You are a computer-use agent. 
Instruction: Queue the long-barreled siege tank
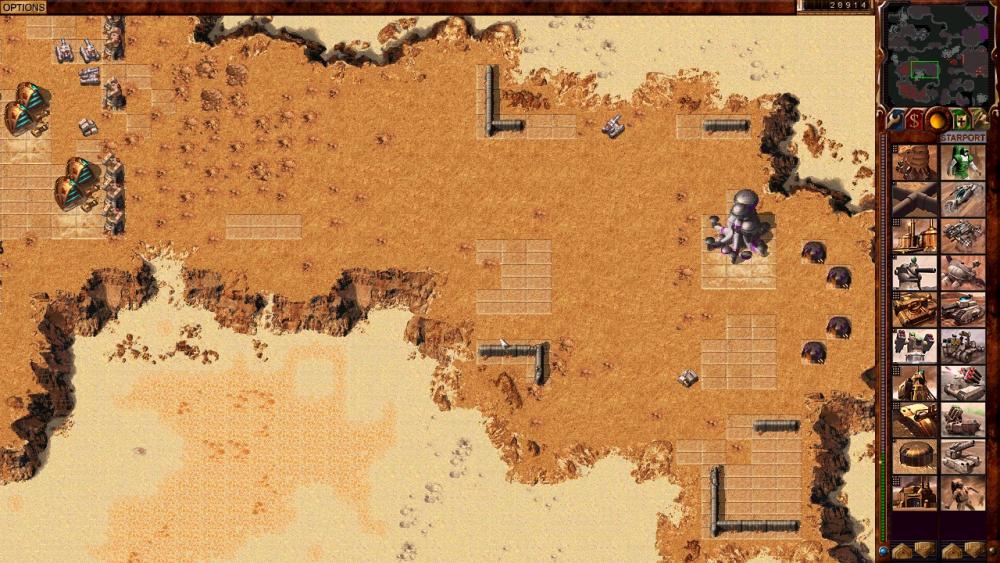coord(963,456)
